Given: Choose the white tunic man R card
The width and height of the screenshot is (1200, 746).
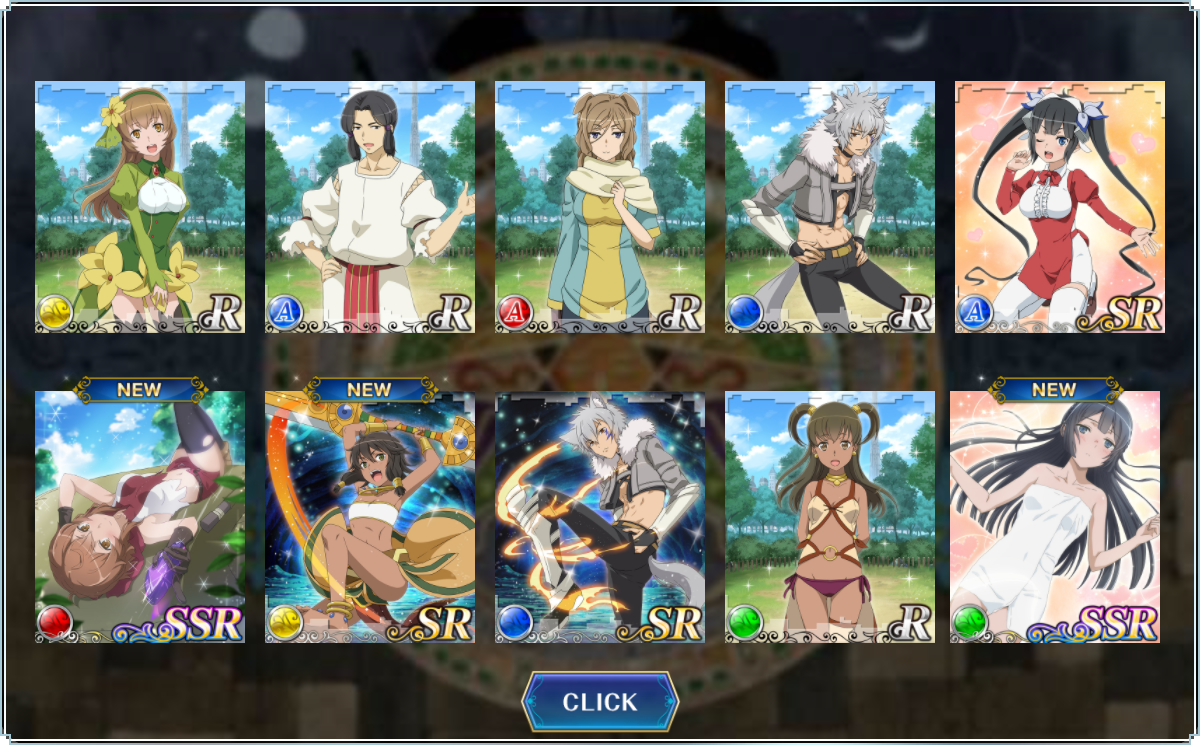Looking at the screenshot, I should click(370, 207).
